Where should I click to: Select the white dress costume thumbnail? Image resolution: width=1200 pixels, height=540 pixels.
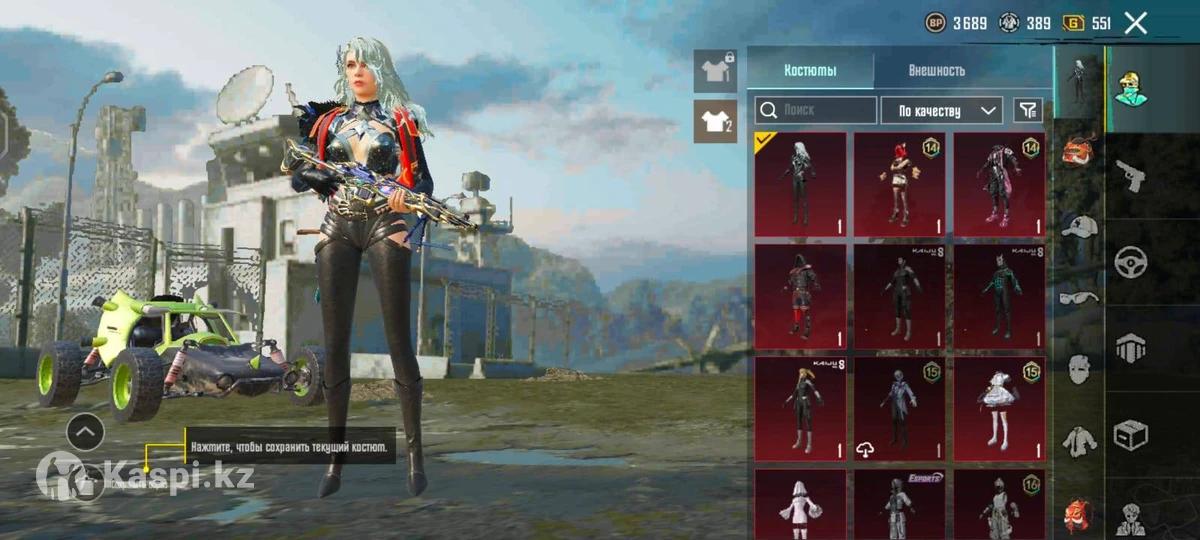pos(999,408)
